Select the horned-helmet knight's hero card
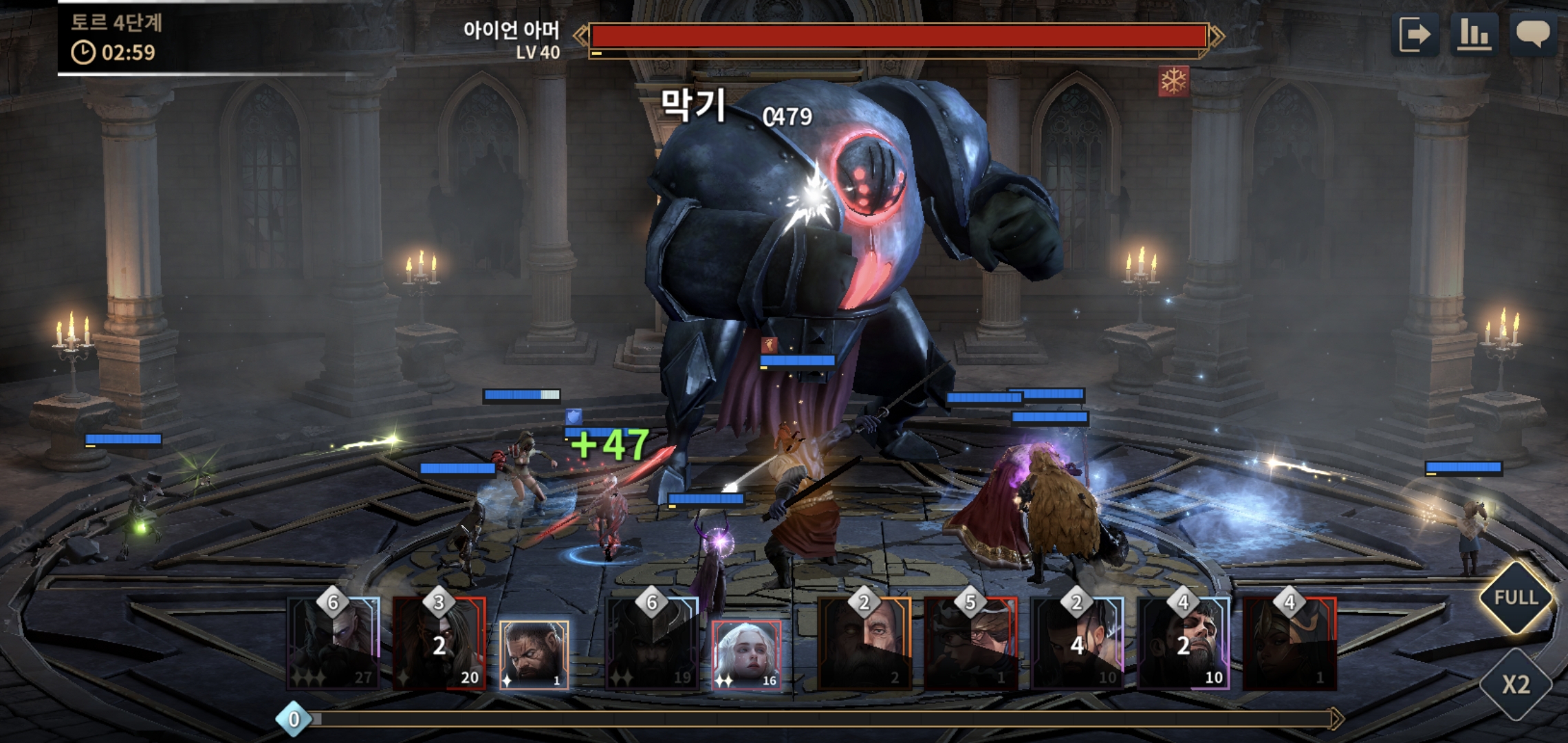This screenshot has height=743, width=1568. tap(652, 645)
